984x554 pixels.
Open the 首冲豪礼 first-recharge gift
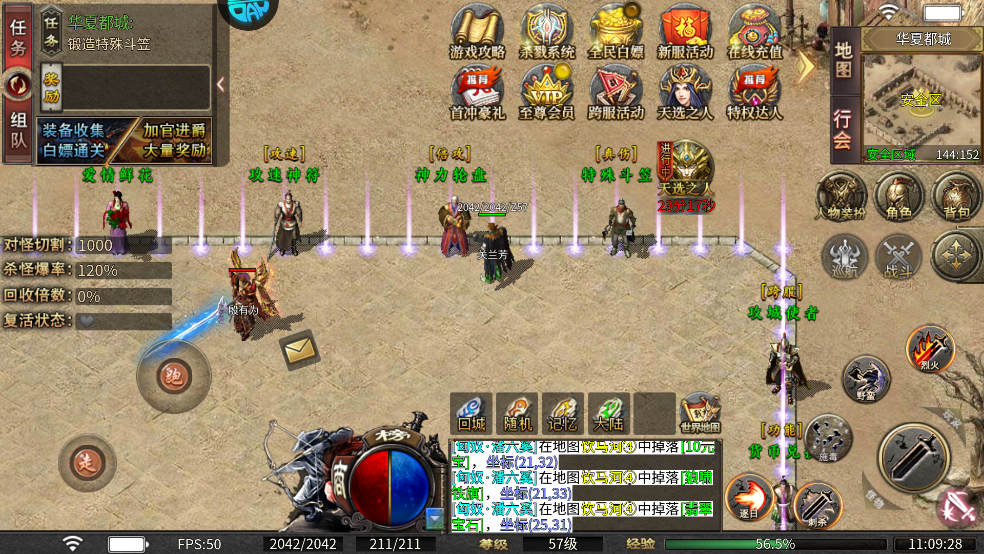(477, 91)
